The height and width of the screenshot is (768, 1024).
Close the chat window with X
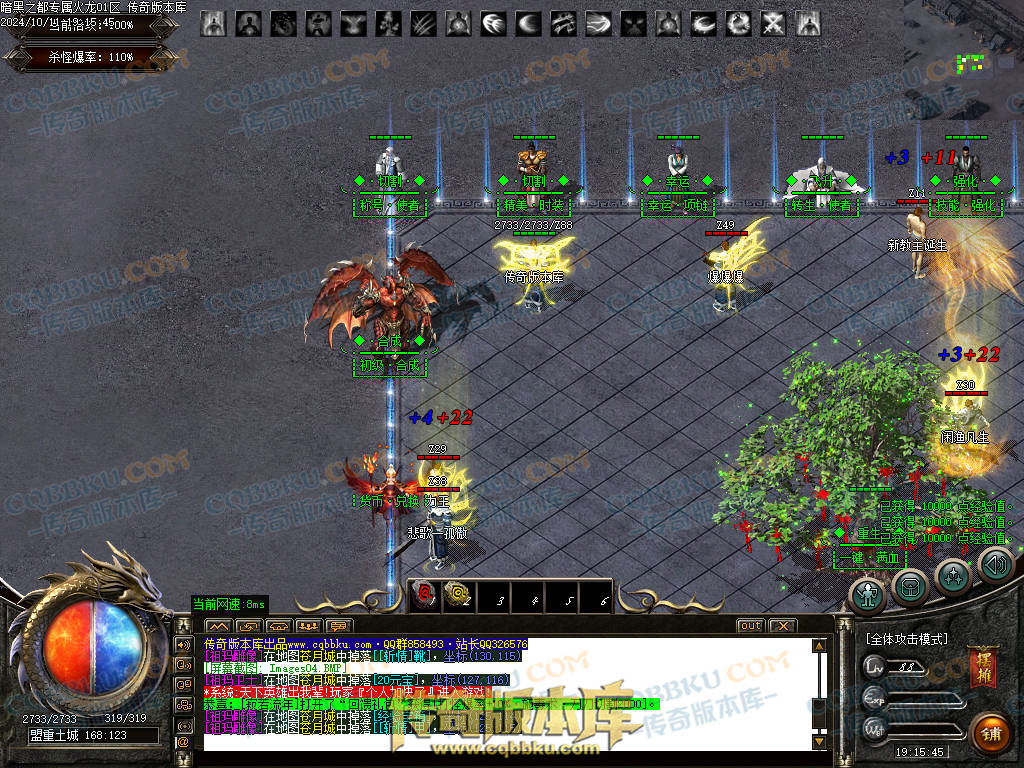point(782,626)
